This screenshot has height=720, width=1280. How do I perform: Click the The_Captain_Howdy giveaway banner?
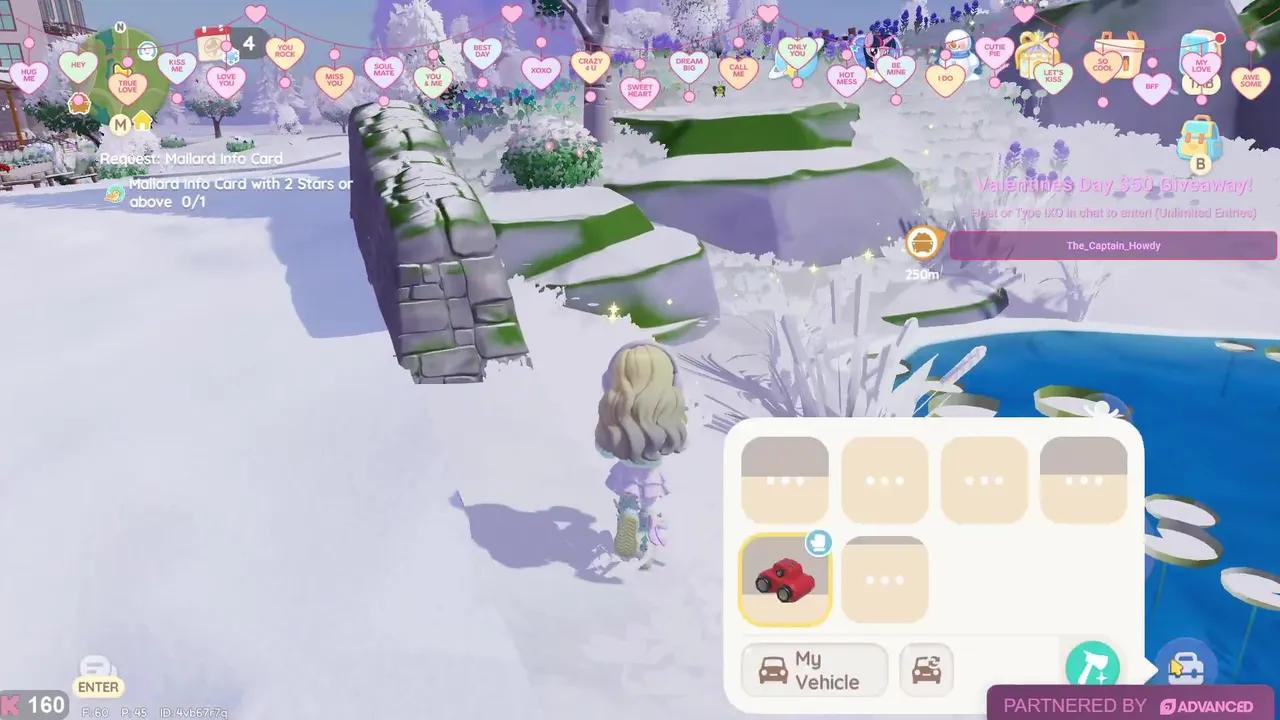[x=1112, y=245]
